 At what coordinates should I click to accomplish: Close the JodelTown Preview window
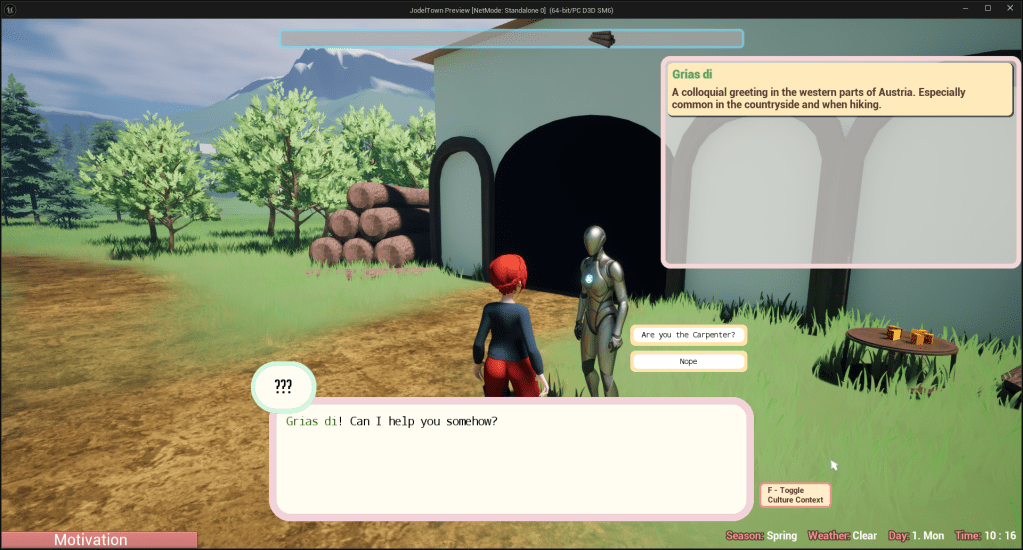pyautogui.click(x=1010, y=8)
